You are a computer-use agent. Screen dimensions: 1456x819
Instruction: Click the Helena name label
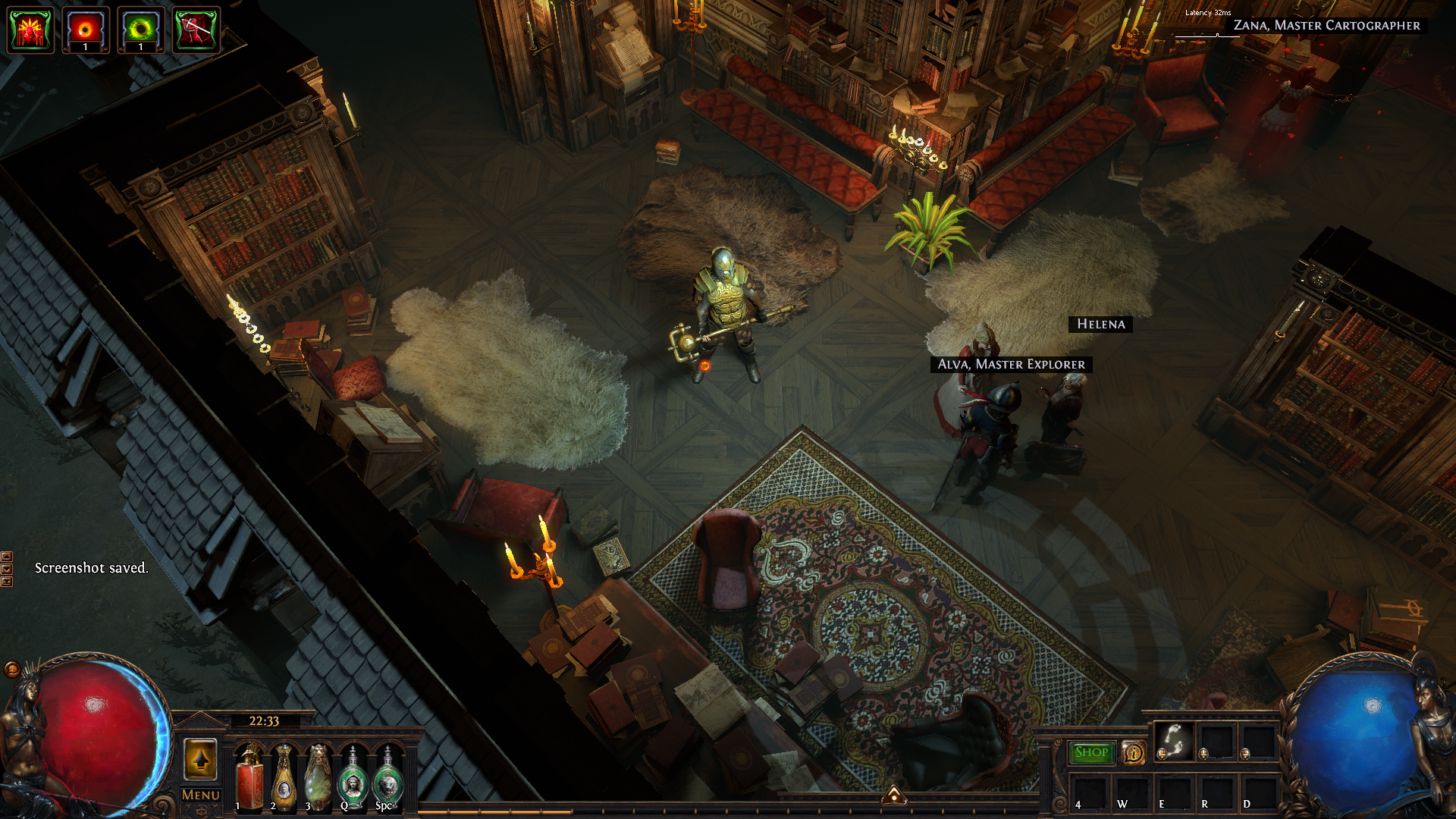tap(1101, 325)
